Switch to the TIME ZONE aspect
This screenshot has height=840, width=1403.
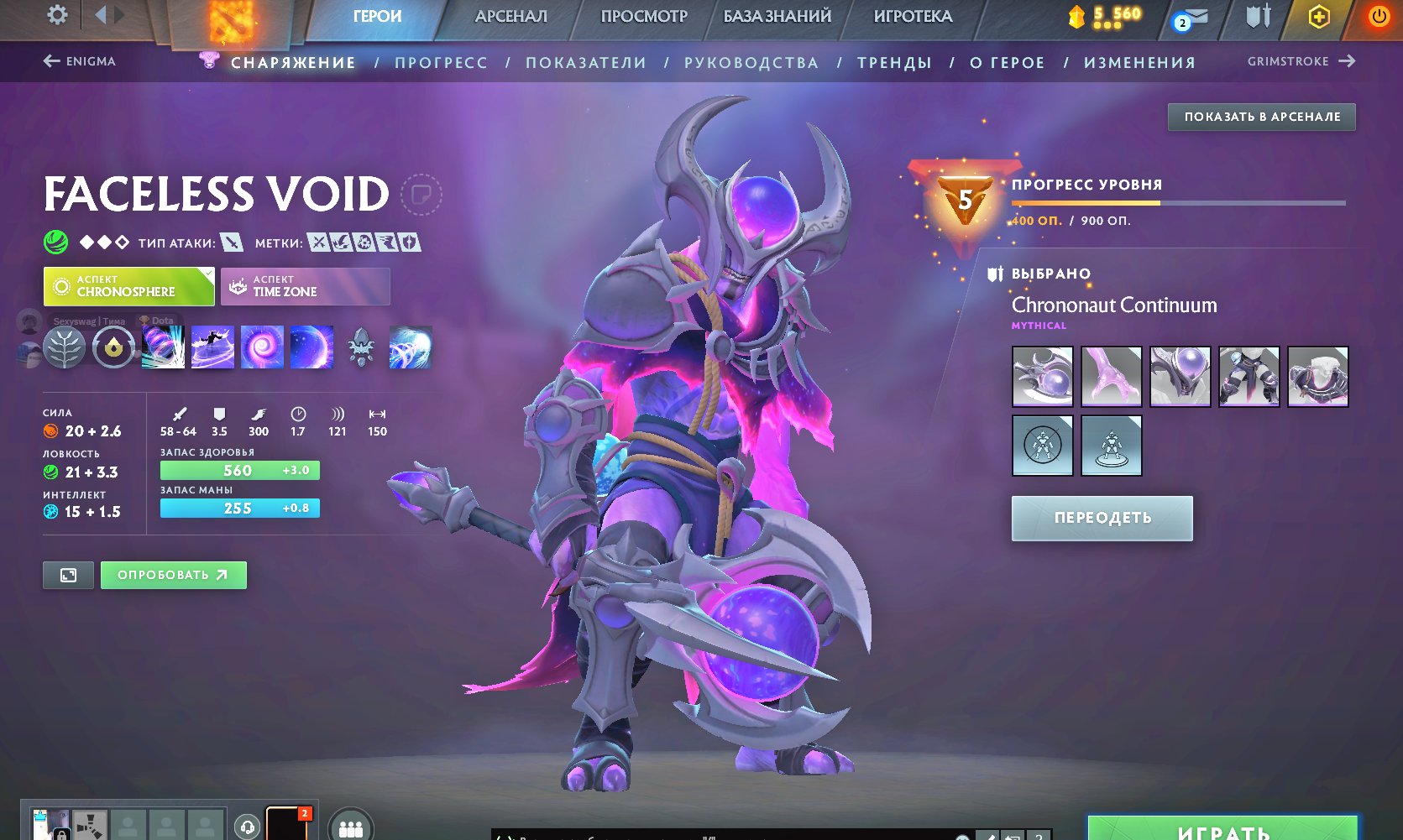[x=305, y=286]
